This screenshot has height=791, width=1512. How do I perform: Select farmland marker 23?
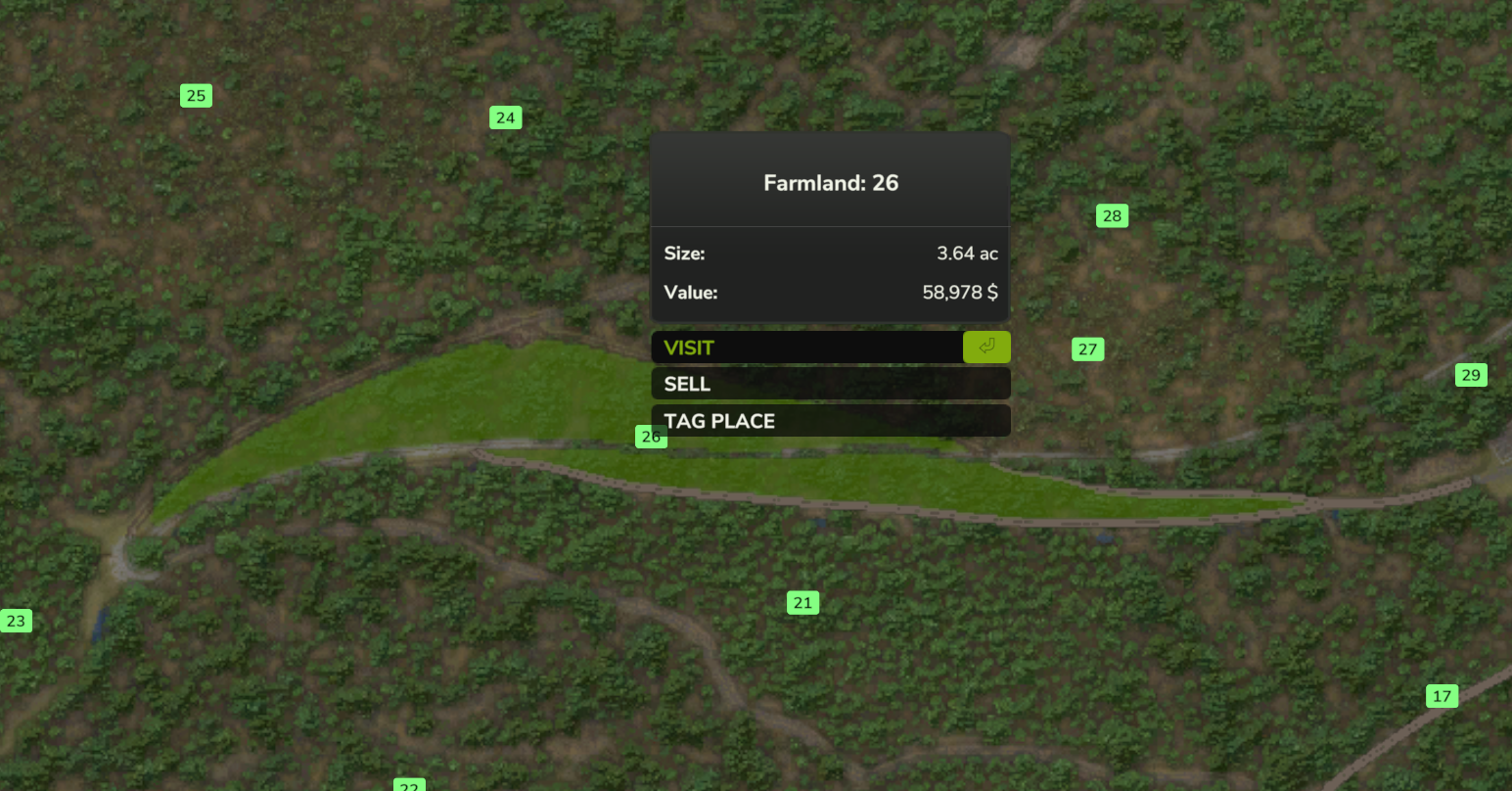[x=16, y=621]
